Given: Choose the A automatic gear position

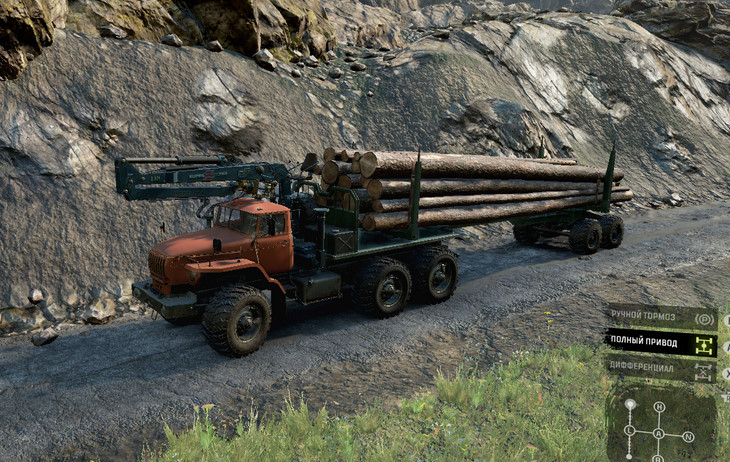Looking at the screenshot, I should (x=660, y=436).
